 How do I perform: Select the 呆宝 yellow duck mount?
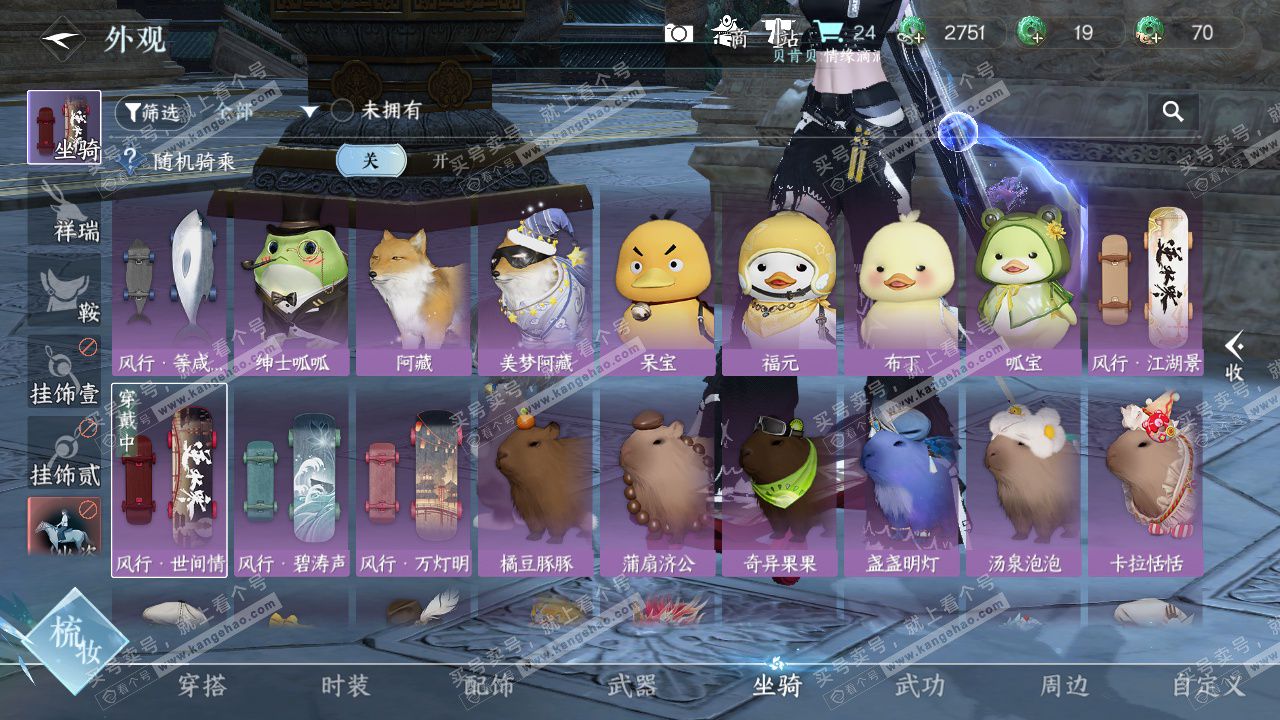[657, 290]
